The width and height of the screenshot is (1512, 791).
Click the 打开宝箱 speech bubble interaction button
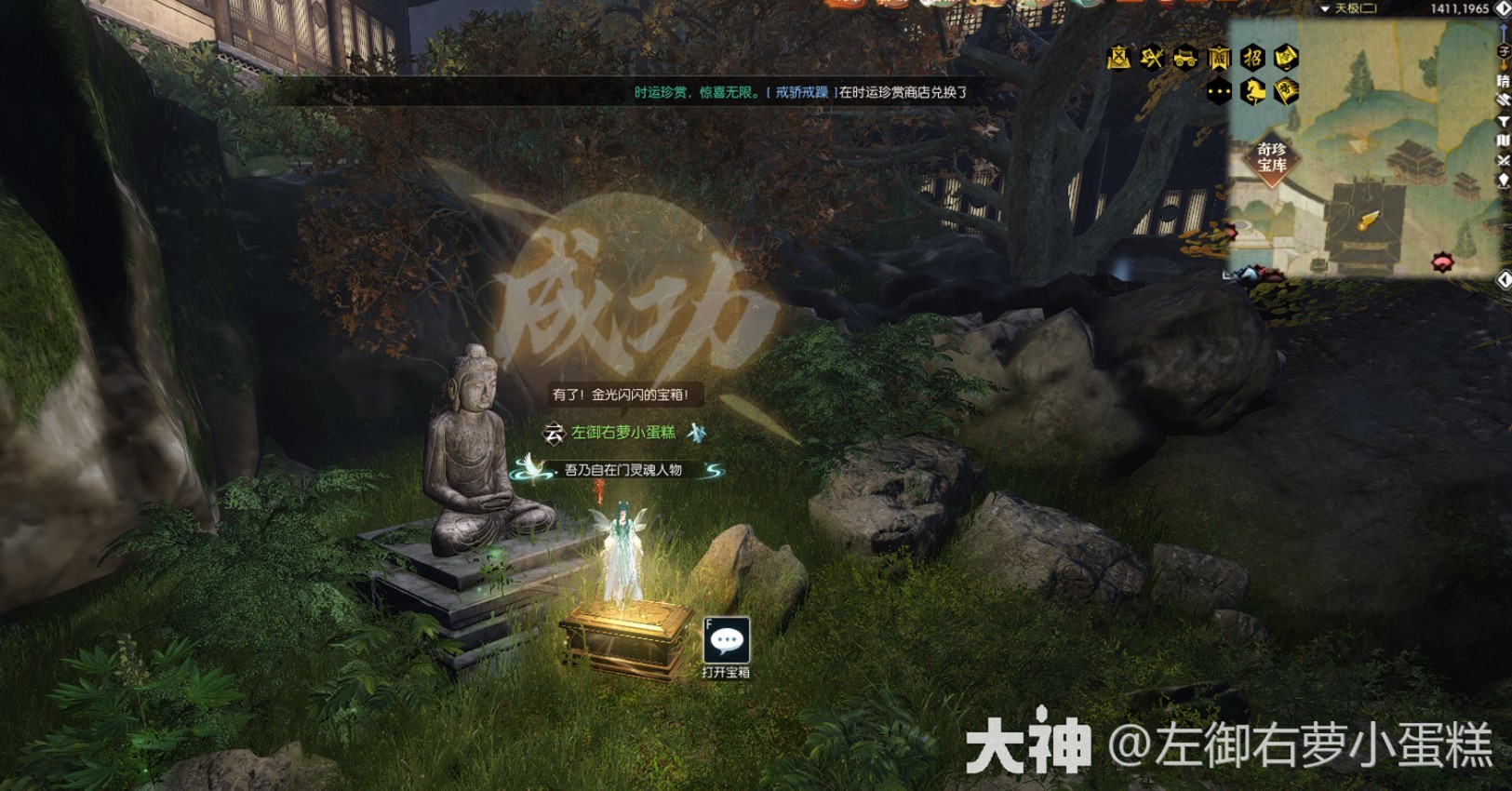726,641
